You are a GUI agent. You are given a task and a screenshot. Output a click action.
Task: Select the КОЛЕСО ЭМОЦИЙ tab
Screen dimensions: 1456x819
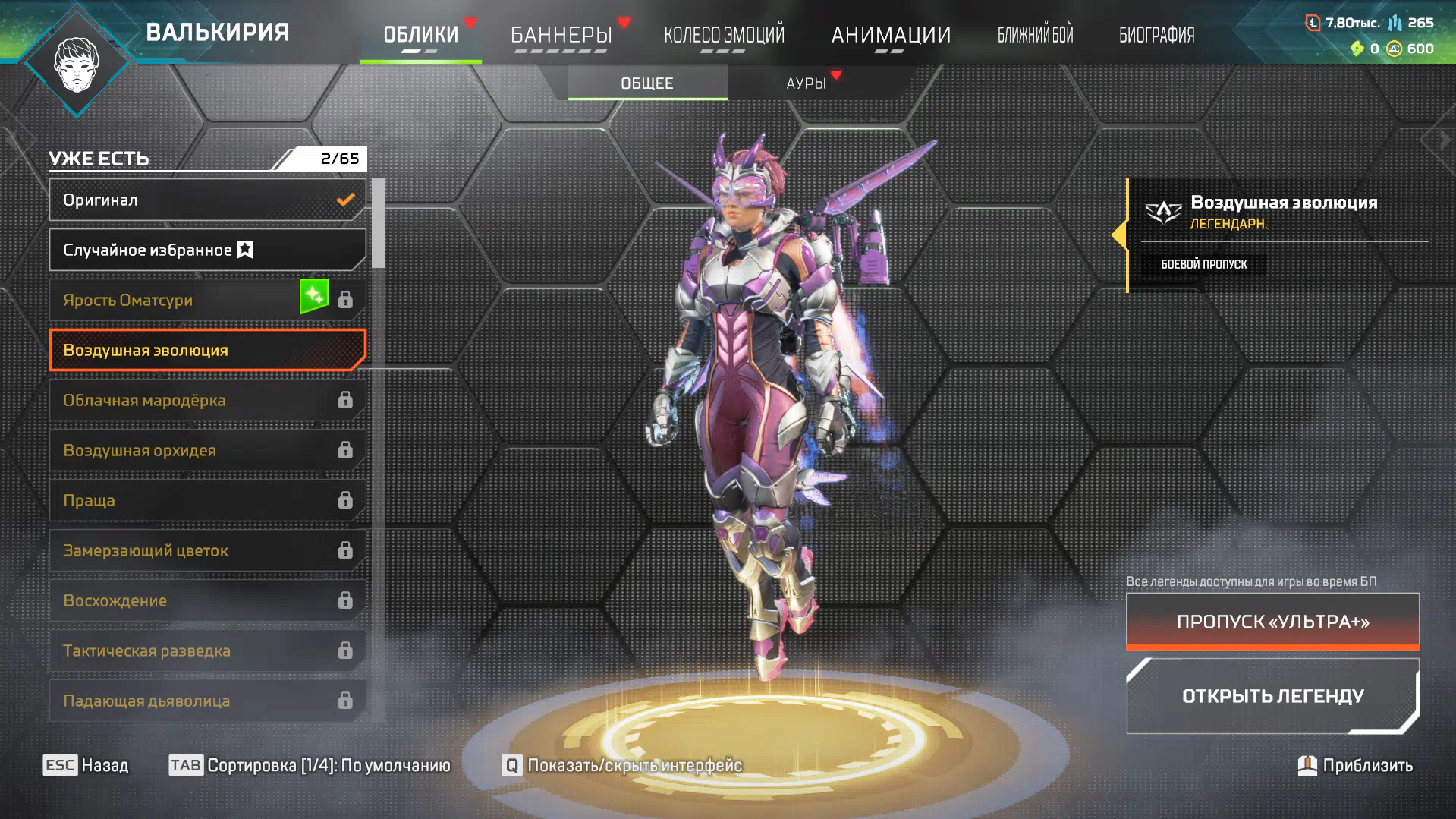tap(724, 35)
